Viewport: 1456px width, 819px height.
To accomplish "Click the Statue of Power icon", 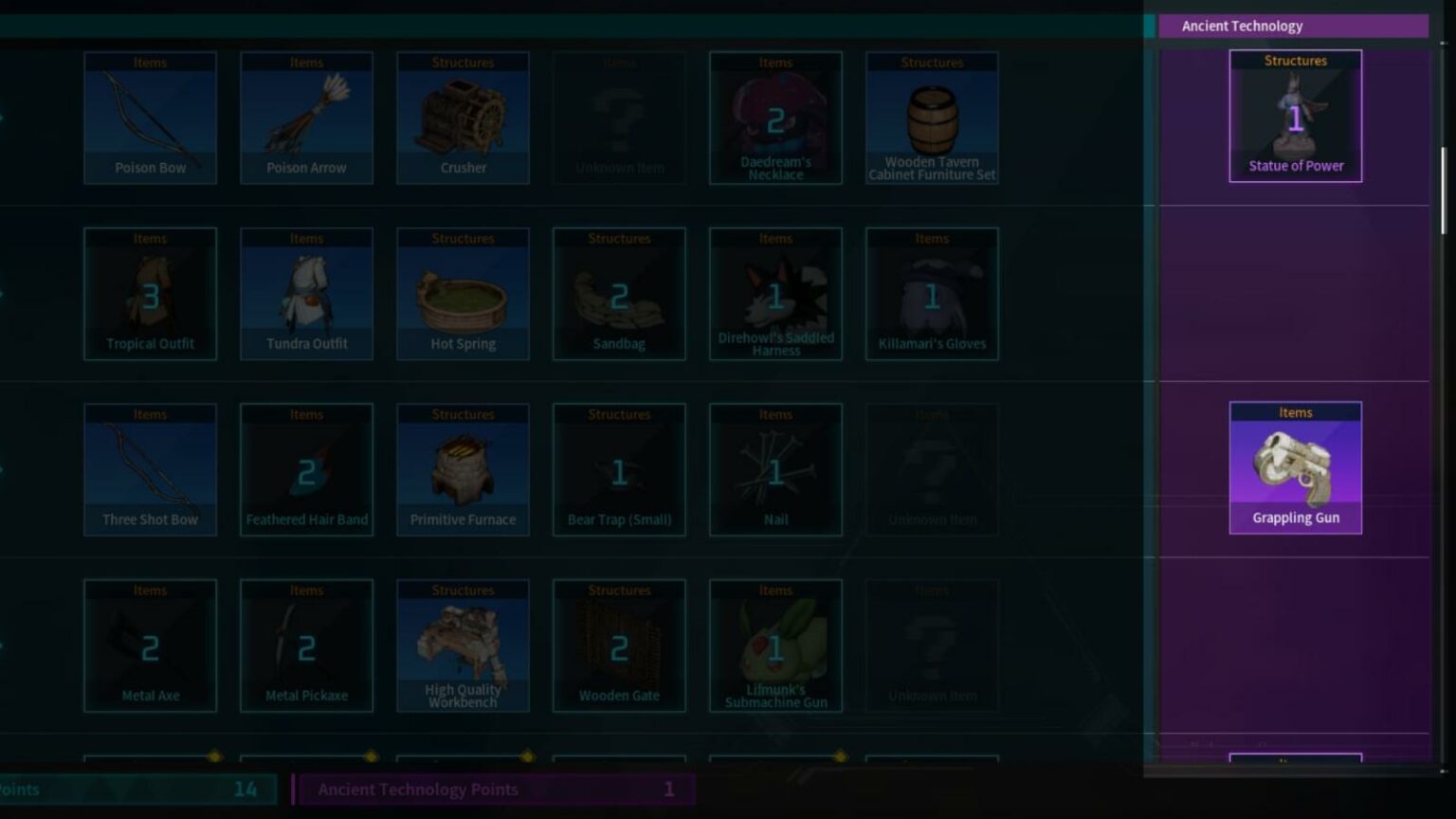I will (1295, 114).
